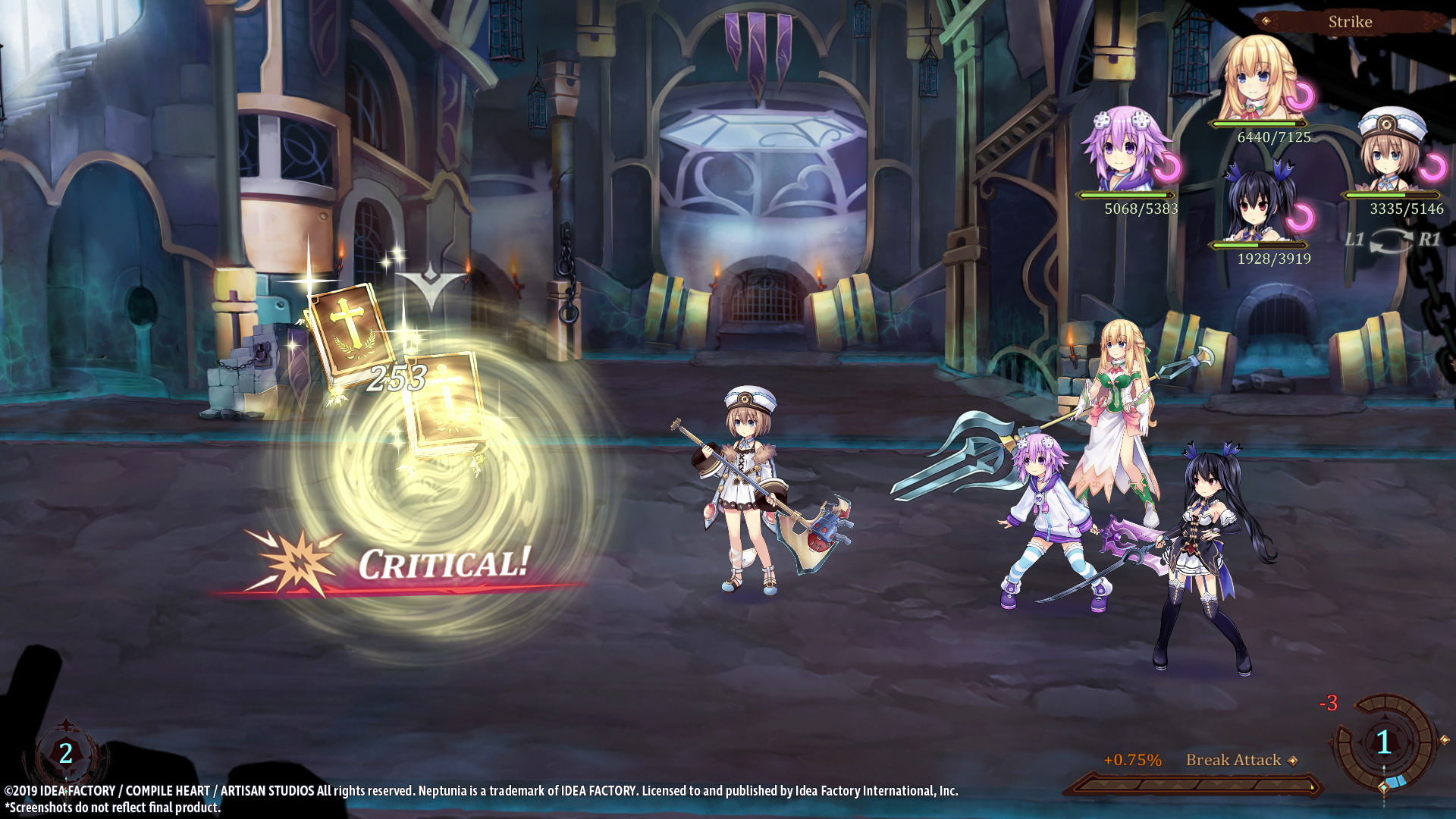Click the circular action point dial
Image resolution: width=1456 pixels, height=819 pixels.
click(1384, 742)
